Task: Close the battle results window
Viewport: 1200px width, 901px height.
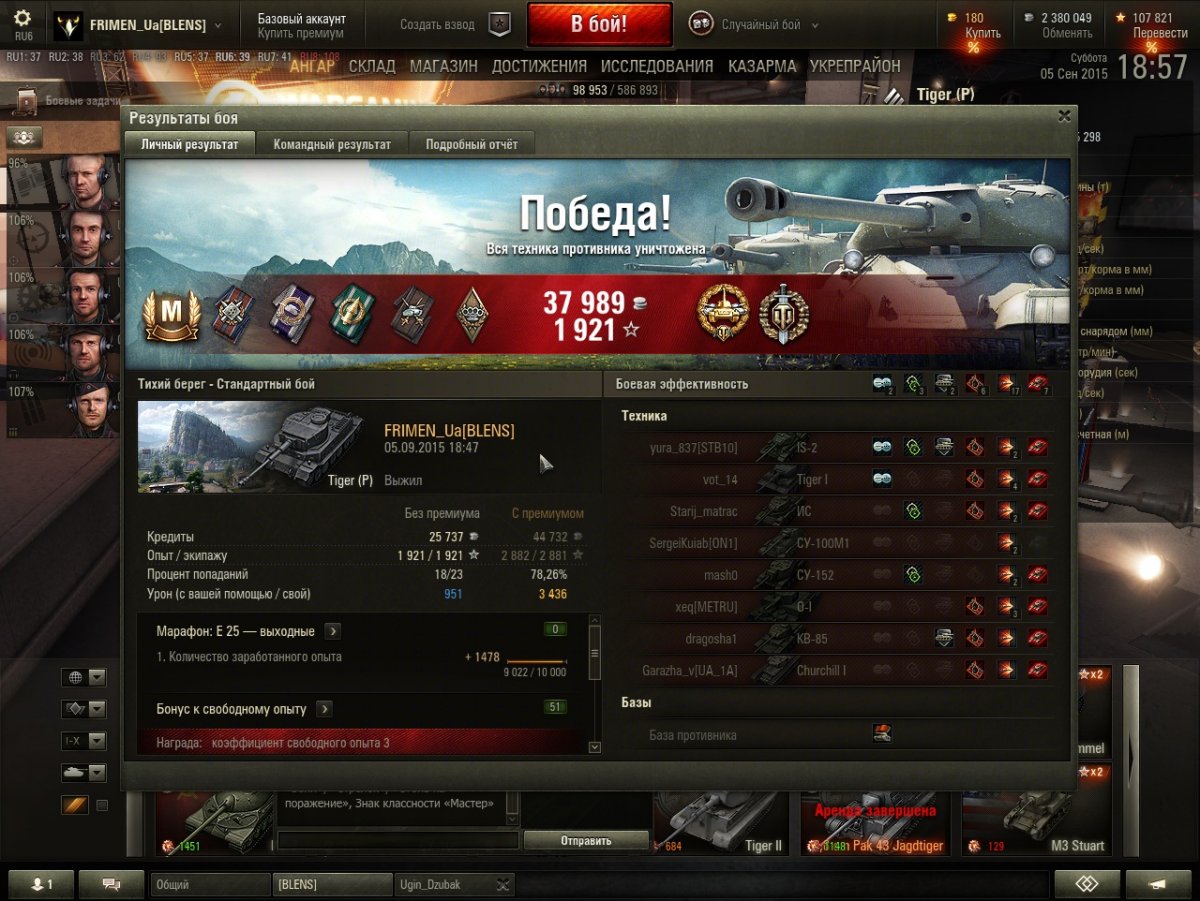Action: 1064,116
